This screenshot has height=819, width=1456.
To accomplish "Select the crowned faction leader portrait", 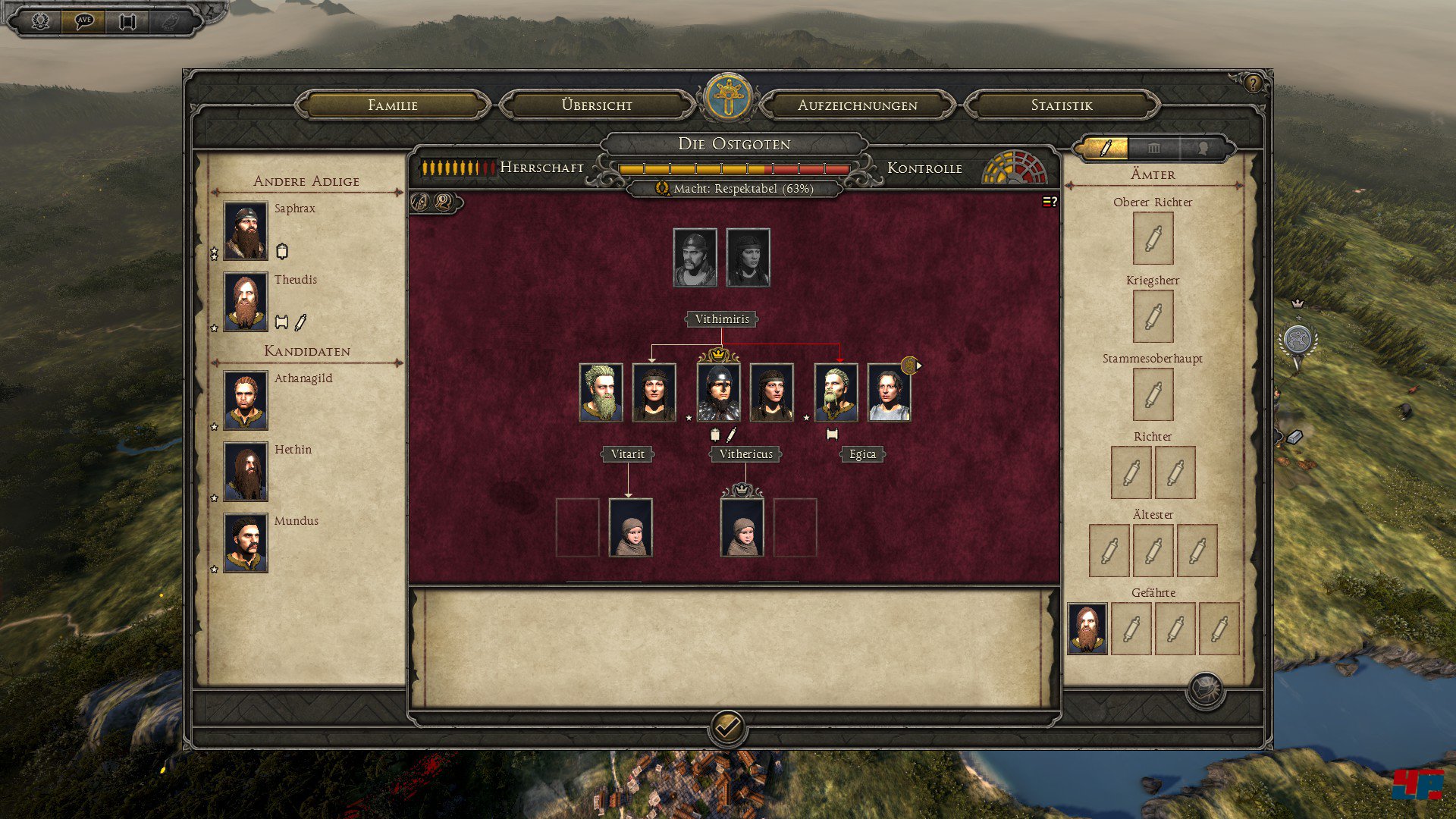I will pos(718,392).
